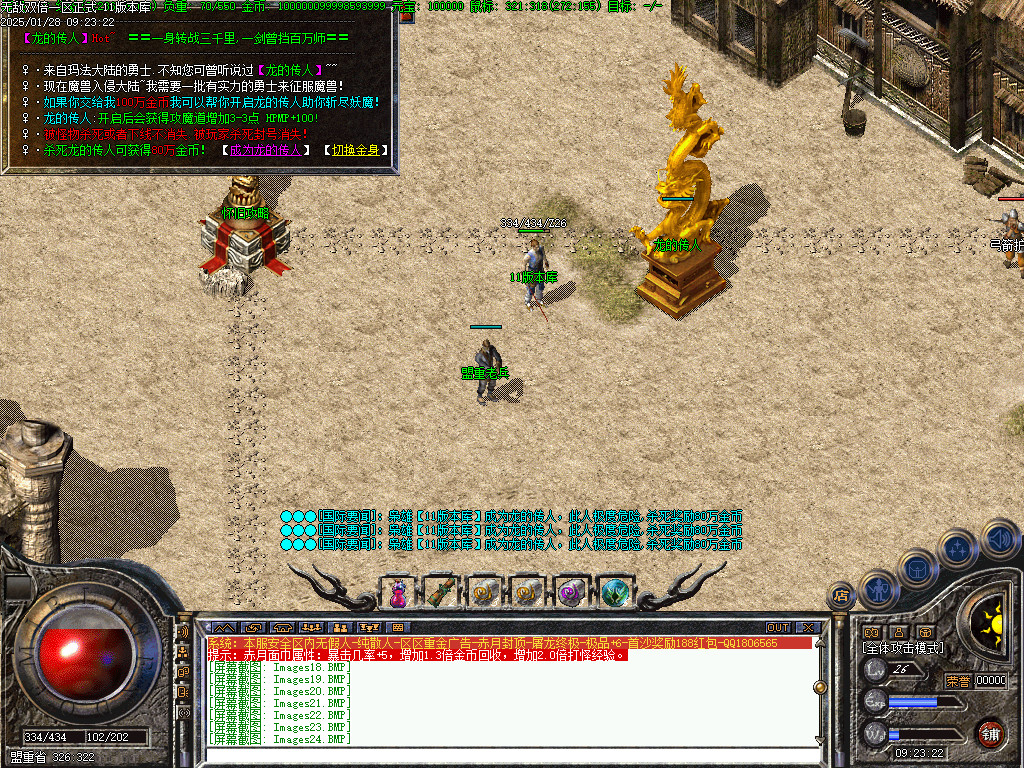Activate the teal crystal quick slot item
This screenshot has width=1024, height=768.
point(616,592)
